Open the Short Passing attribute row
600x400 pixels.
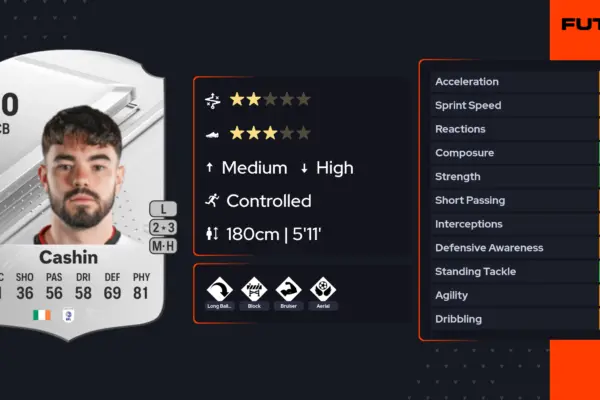pos(510,200)
